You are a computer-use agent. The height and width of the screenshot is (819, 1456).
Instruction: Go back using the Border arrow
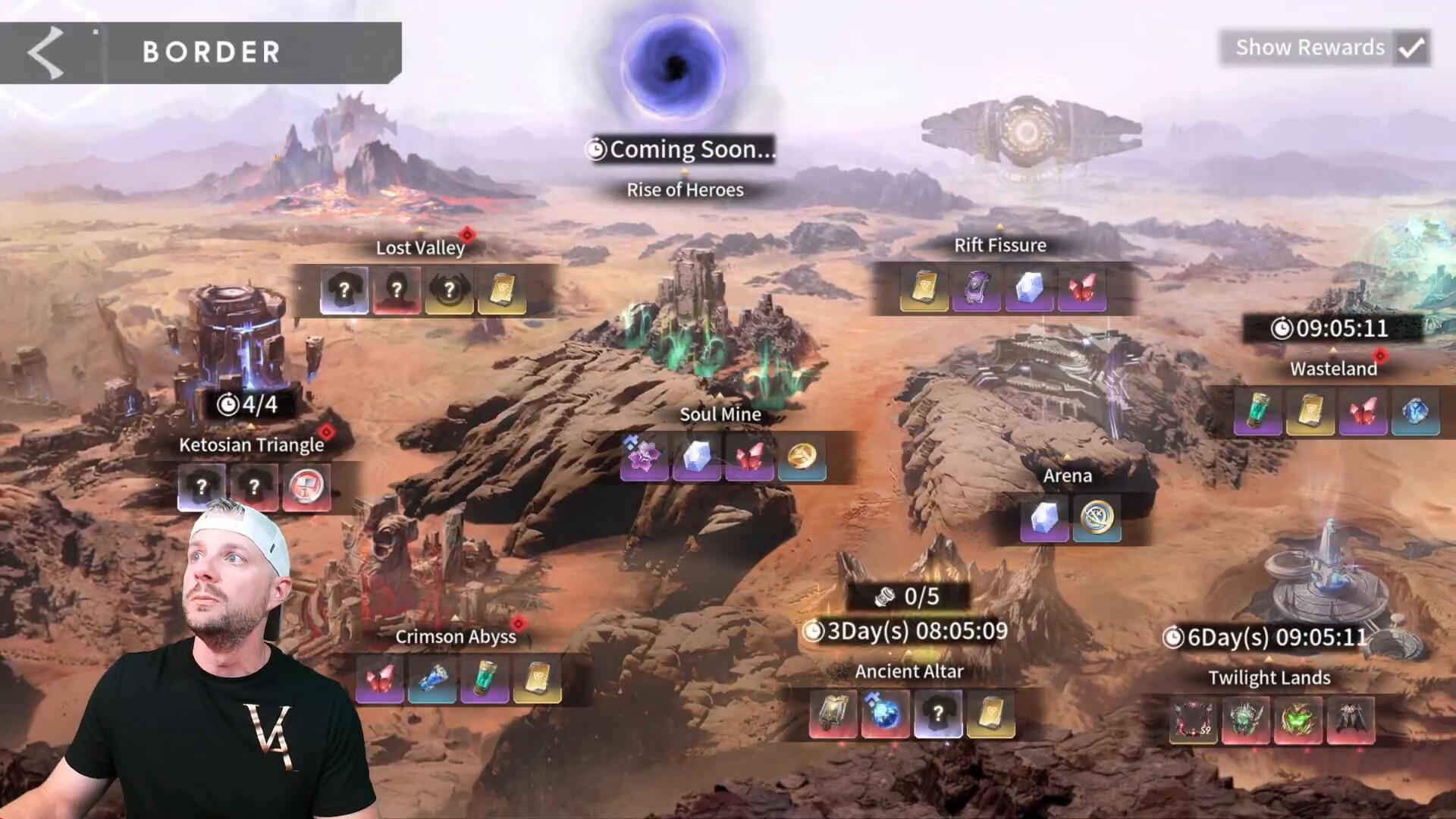pos(45,52)
